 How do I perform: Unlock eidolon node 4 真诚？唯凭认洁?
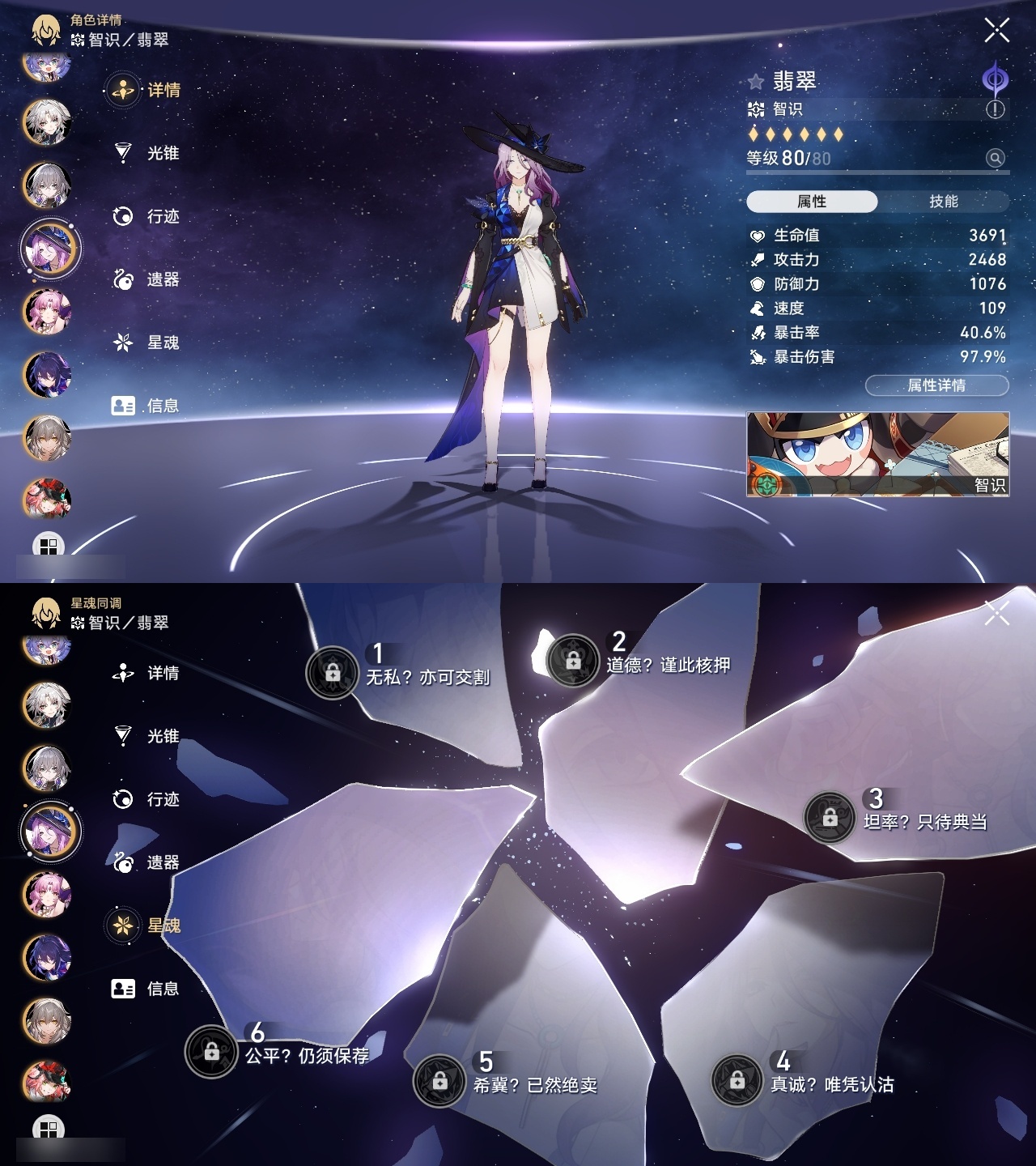(x=737, y=1079)
